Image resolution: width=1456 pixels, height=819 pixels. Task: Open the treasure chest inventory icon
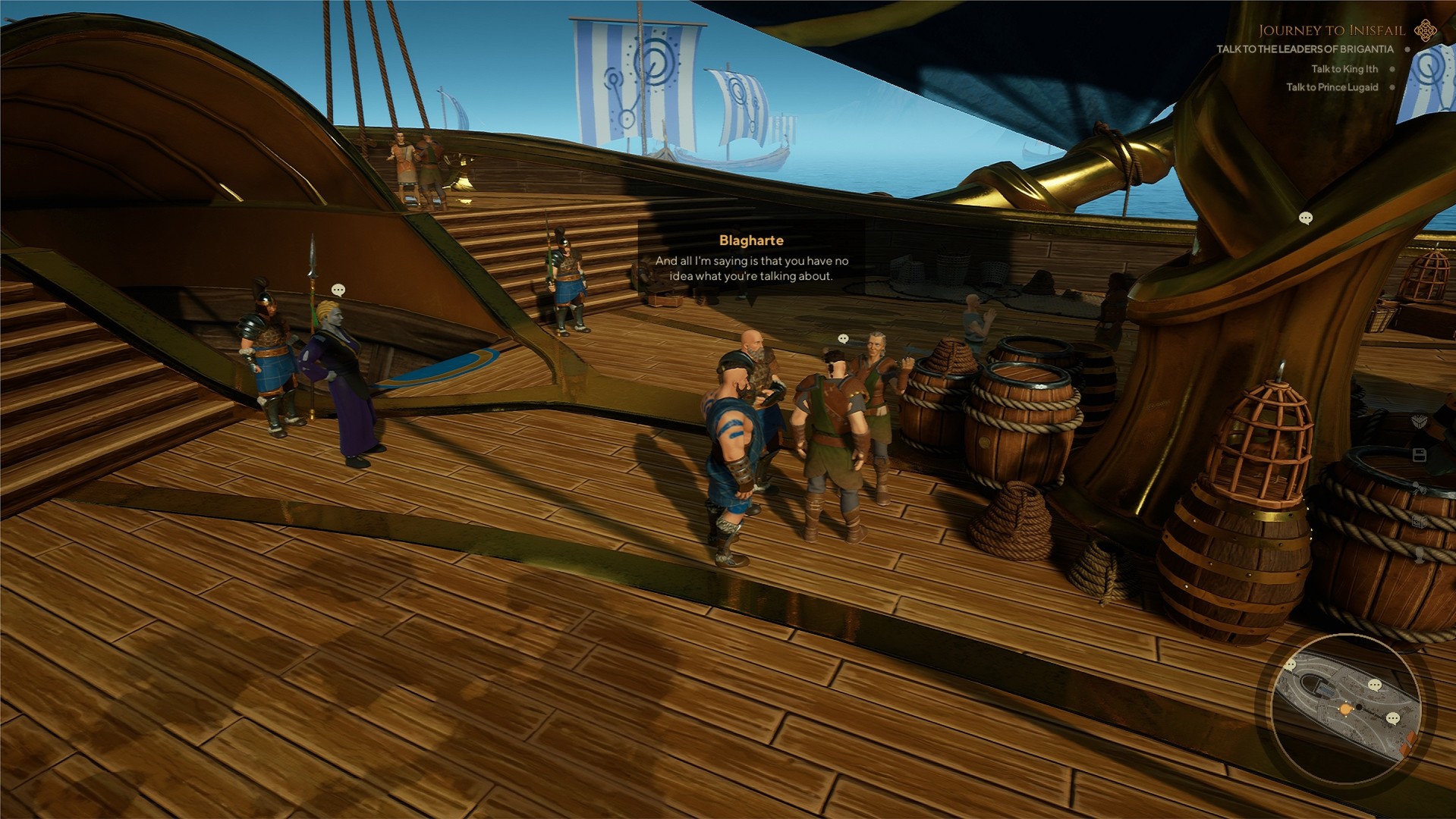tap(1418, 521)
